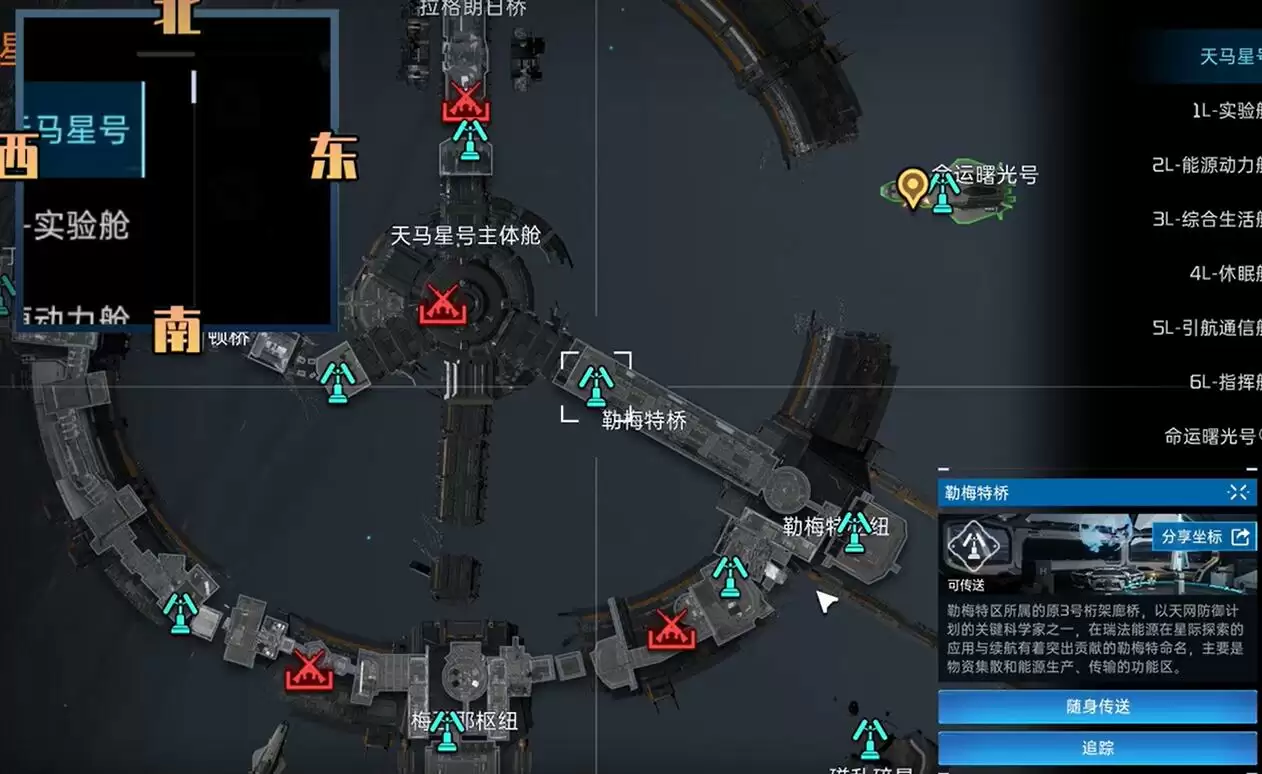The width and height of the screenshot is (1262, 774).
Task: Choose the 2L-能源动力舱 floor entry
Action: (1207, 165)
